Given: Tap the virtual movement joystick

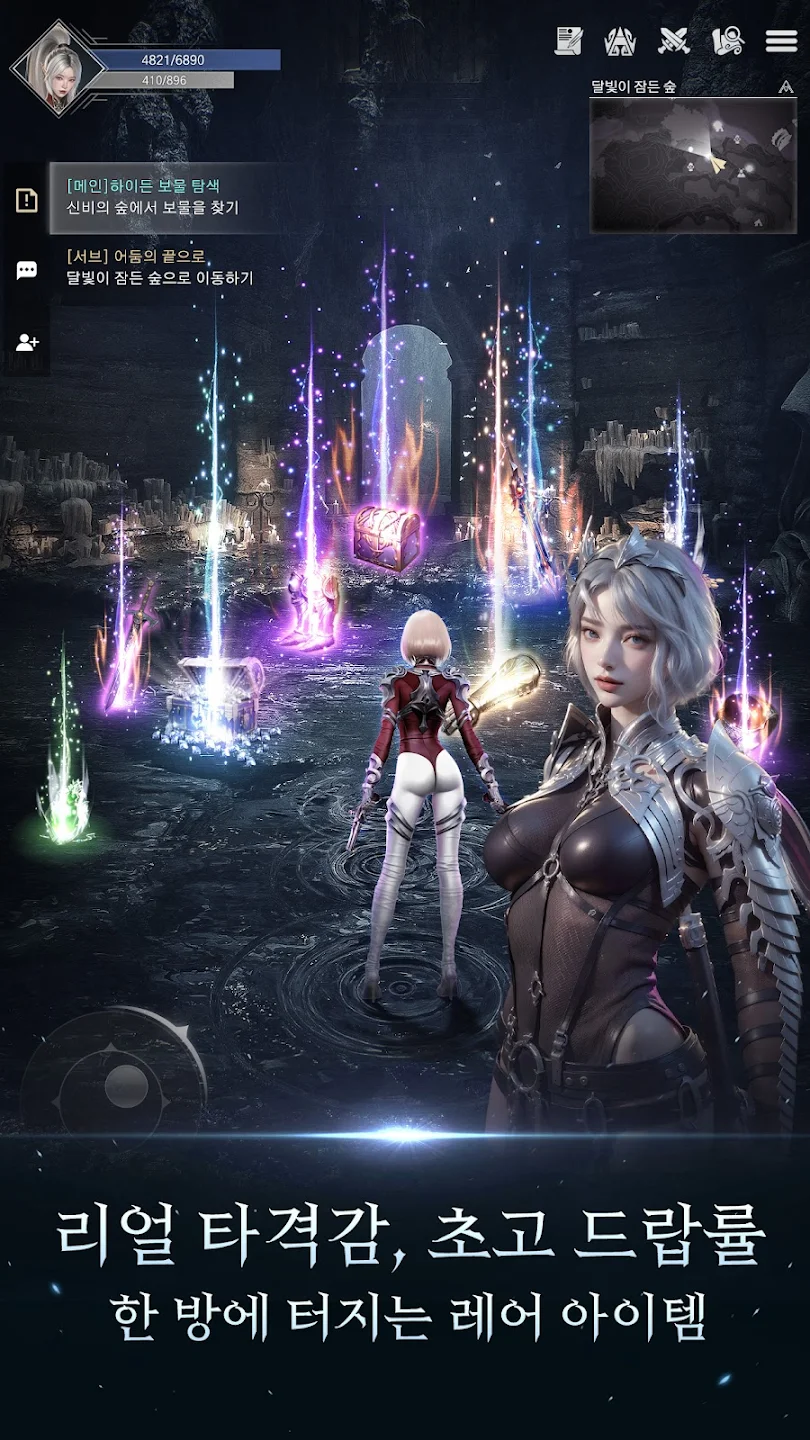Looking at the screenshot, I should [125, 1083].
